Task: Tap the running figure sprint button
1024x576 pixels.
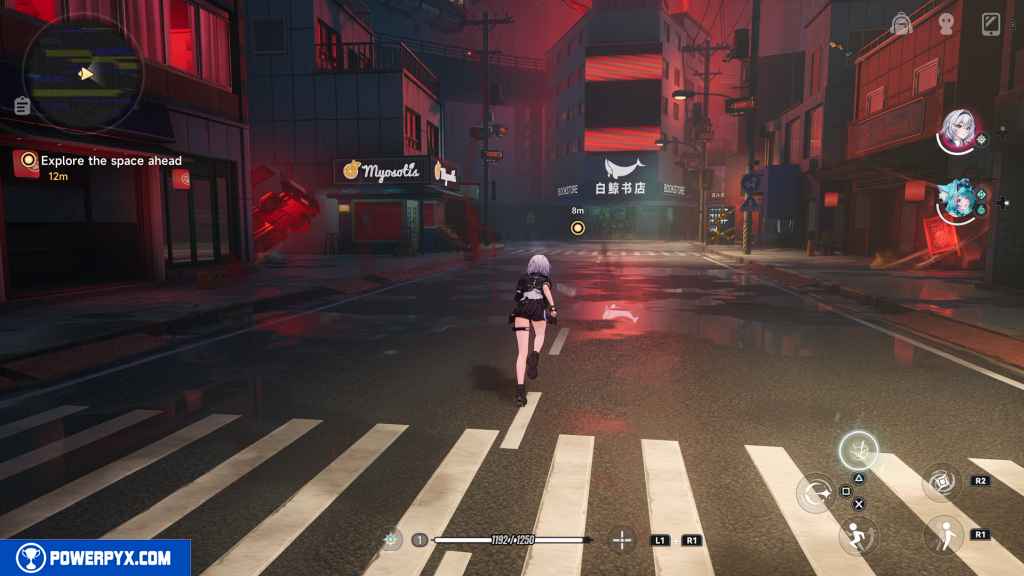Action: click(858, 533)
